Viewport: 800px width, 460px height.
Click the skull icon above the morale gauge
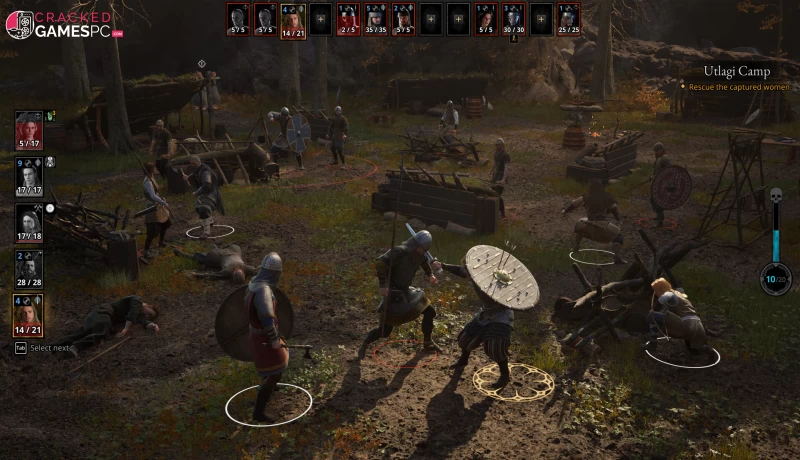pyautogui.click(x=774, y=197)
